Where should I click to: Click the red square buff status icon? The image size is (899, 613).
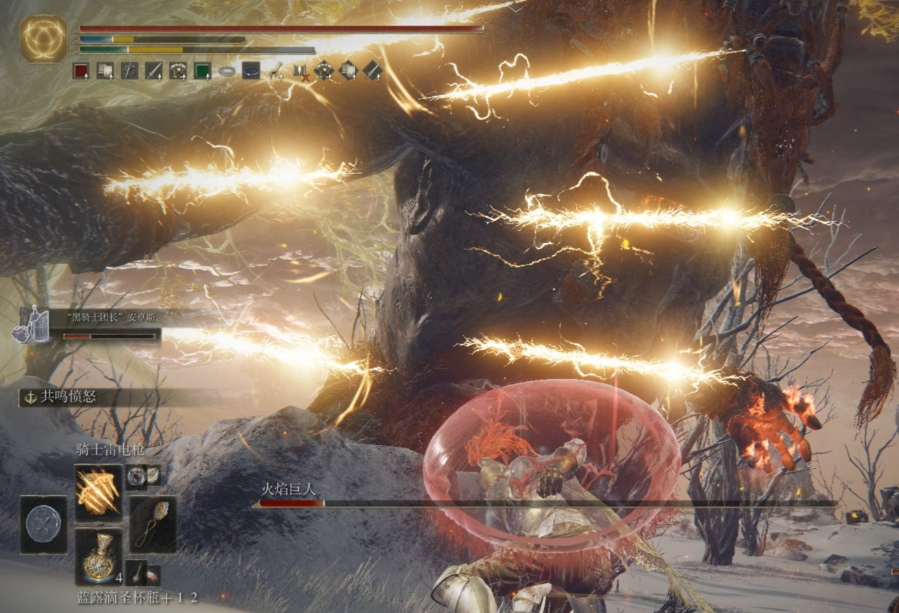point(81,70)
